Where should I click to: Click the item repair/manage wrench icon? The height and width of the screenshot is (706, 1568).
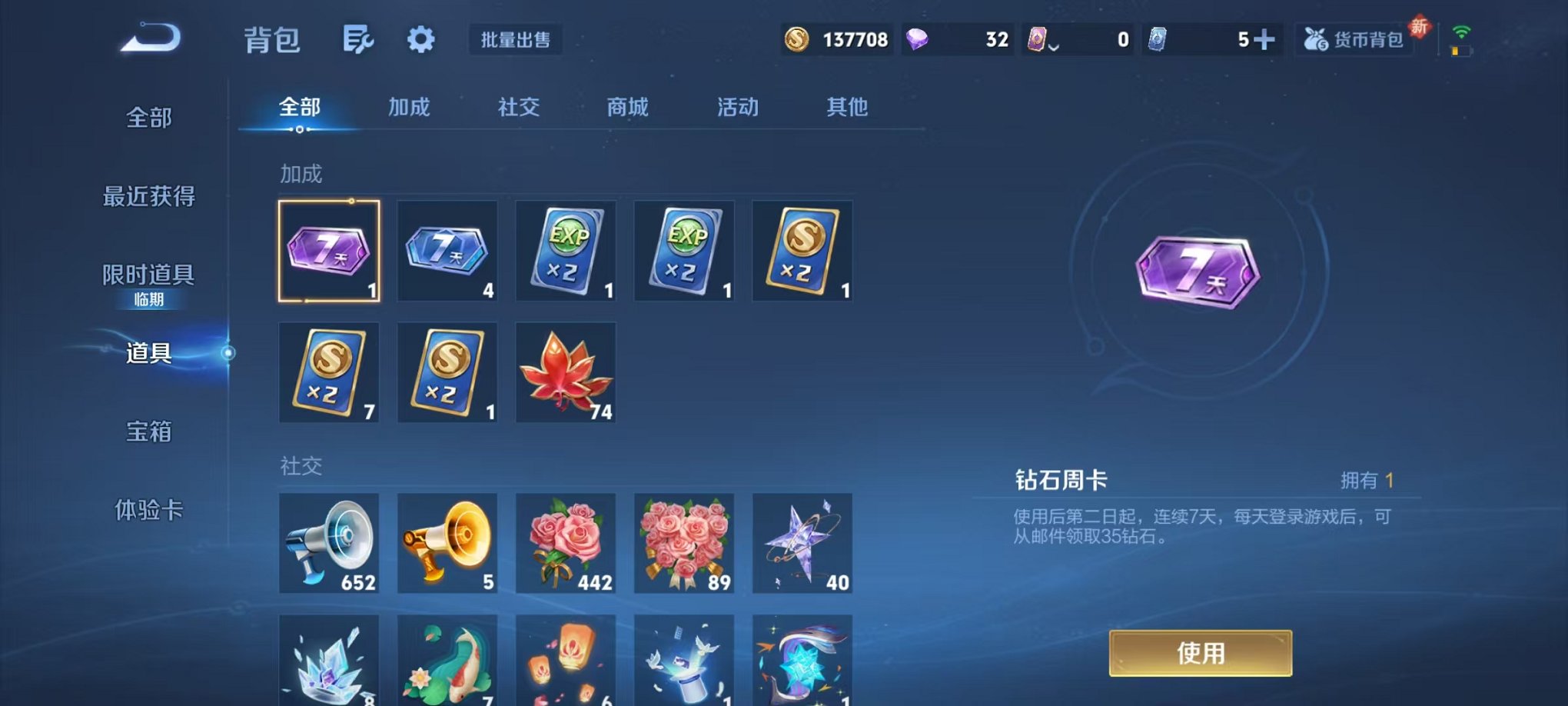pyautogui.click(x=357, y=38)
